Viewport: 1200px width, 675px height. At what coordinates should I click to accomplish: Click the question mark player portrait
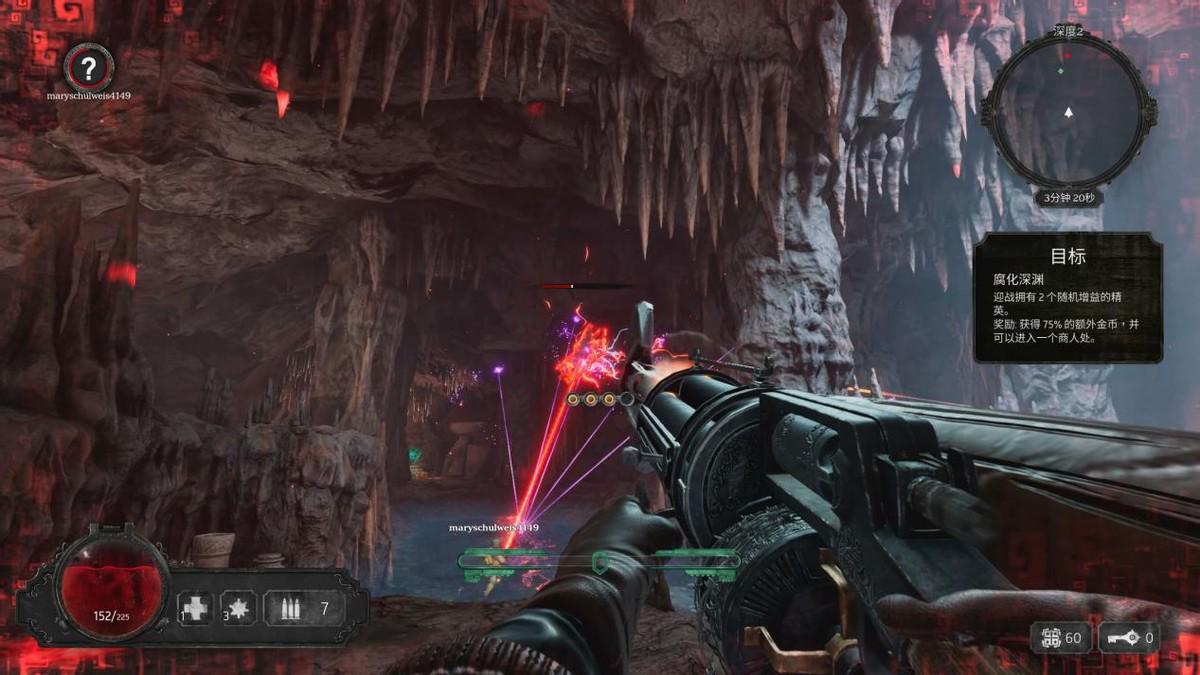[x=89, y=68]
